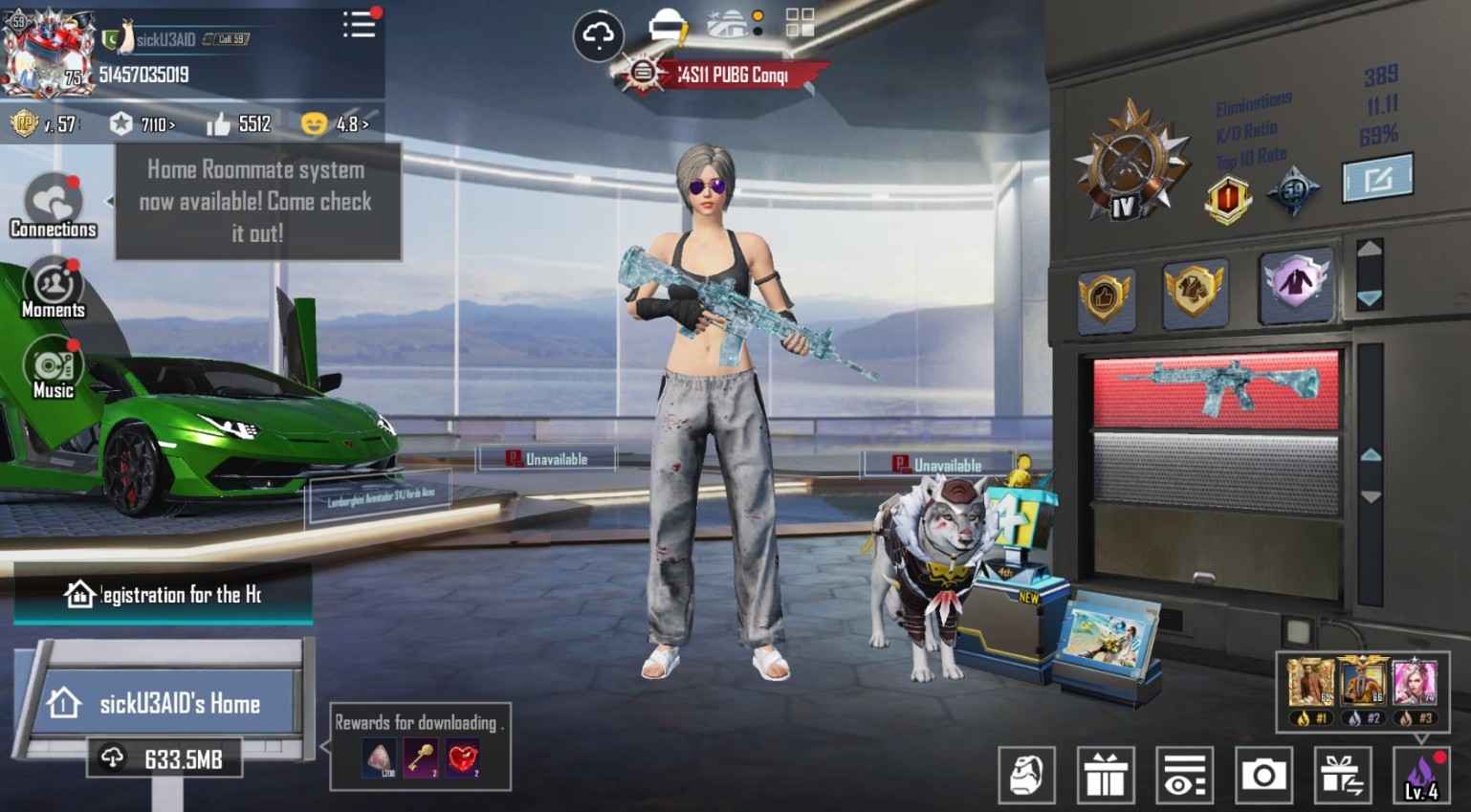
Task: Select the yellow page indicator dot
Action: coord(757,16)
